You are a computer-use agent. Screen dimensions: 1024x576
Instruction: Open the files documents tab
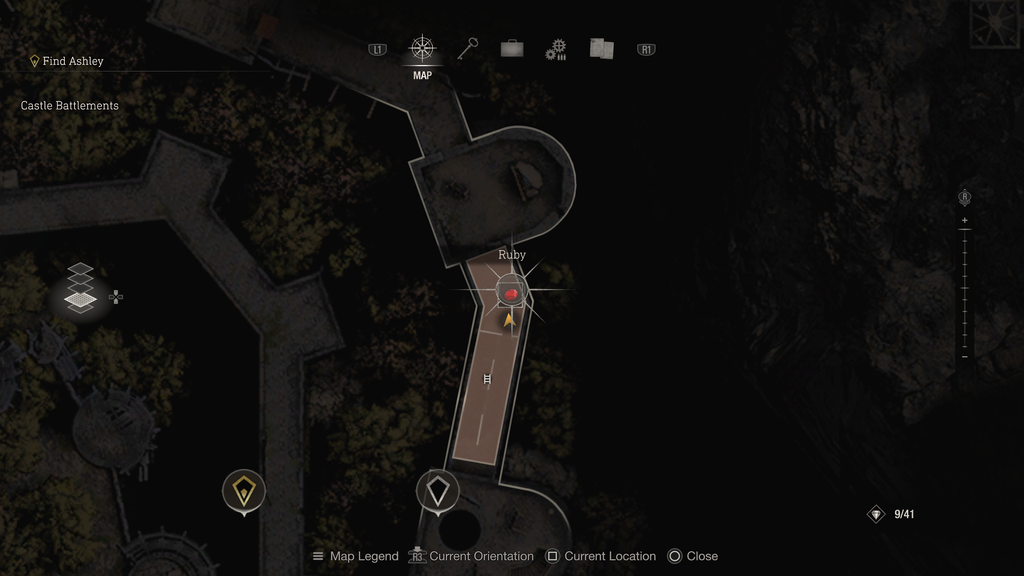[600, 48]
